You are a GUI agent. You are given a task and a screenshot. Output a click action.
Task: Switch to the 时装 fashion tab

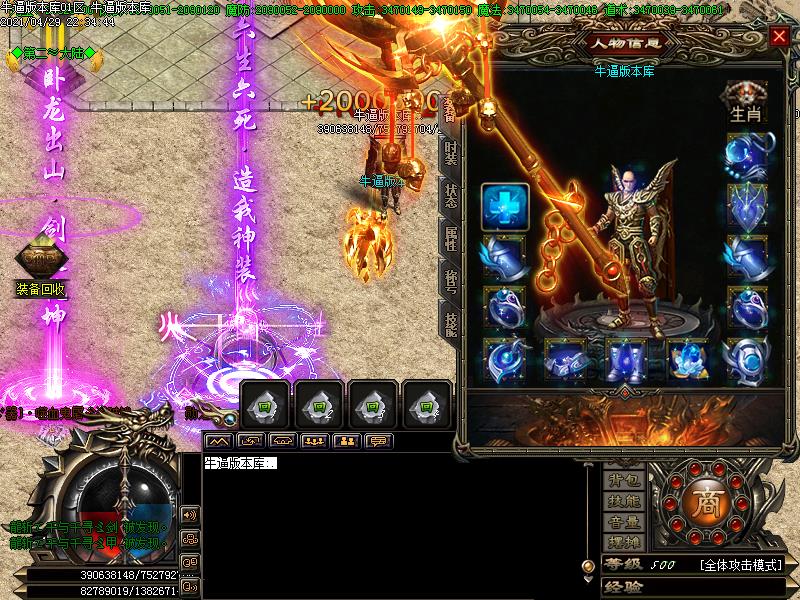[451, 154]
